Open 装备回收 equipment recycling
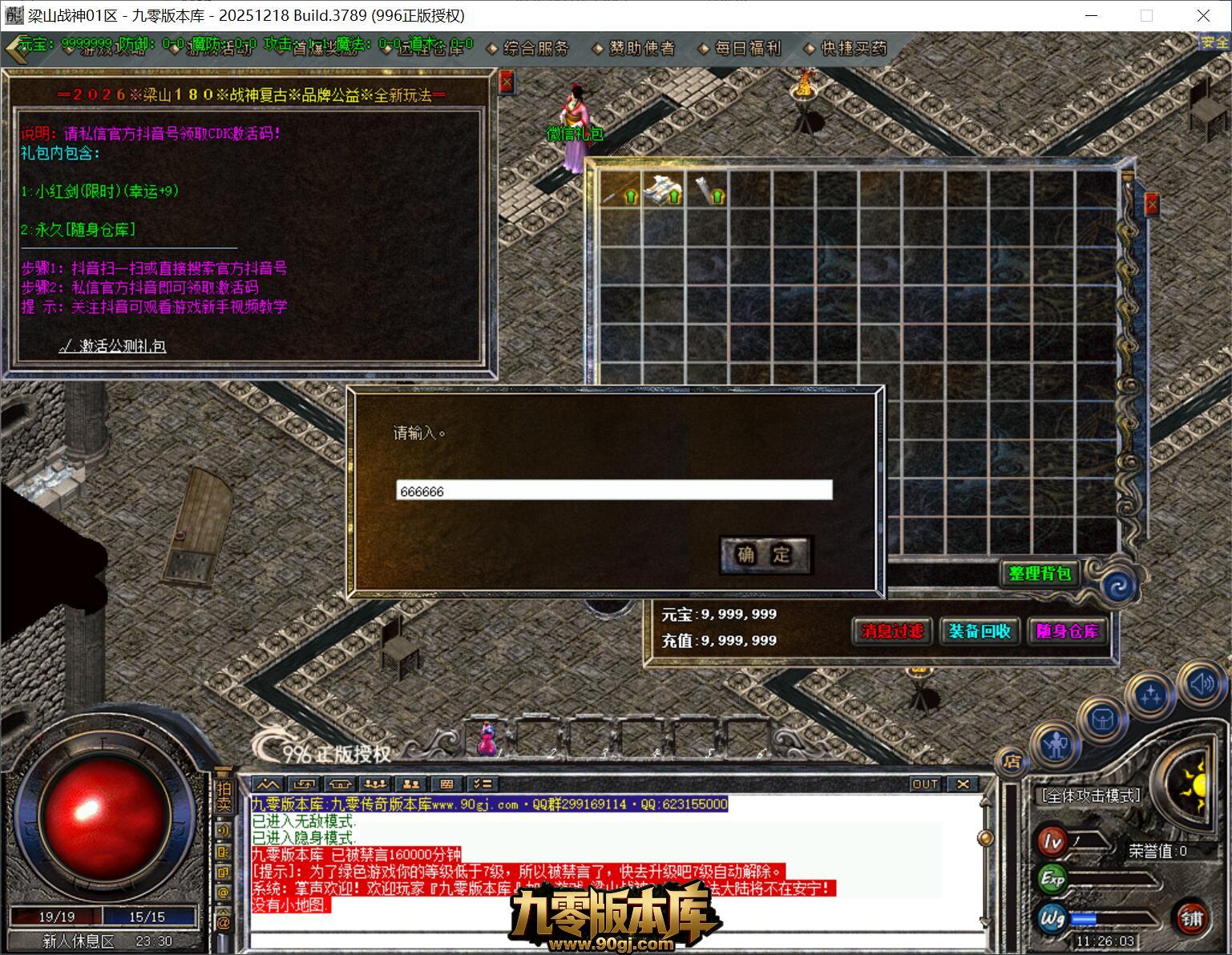 pyautogui.click(x=980, y=631)
